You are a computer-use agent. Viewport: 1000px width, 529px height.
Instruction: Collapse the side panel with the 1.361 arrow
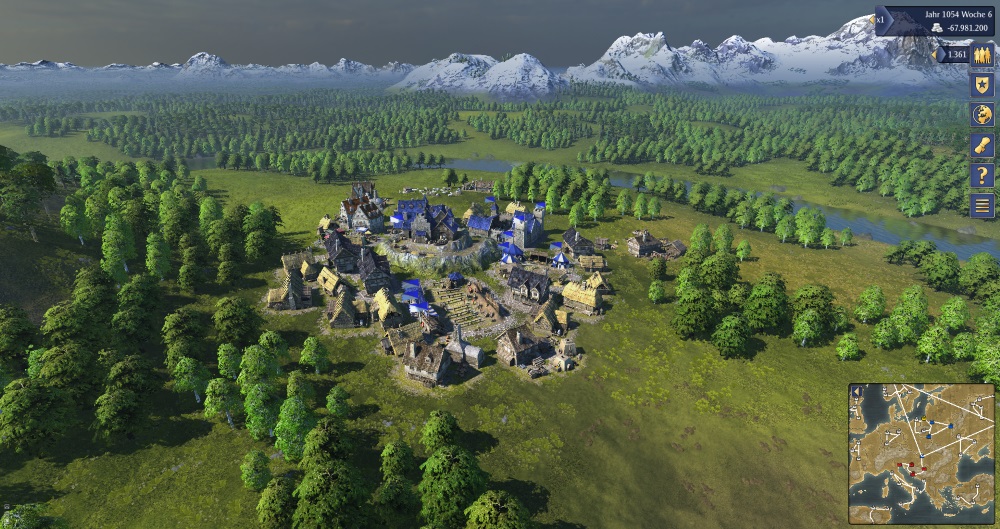point(940,54)
